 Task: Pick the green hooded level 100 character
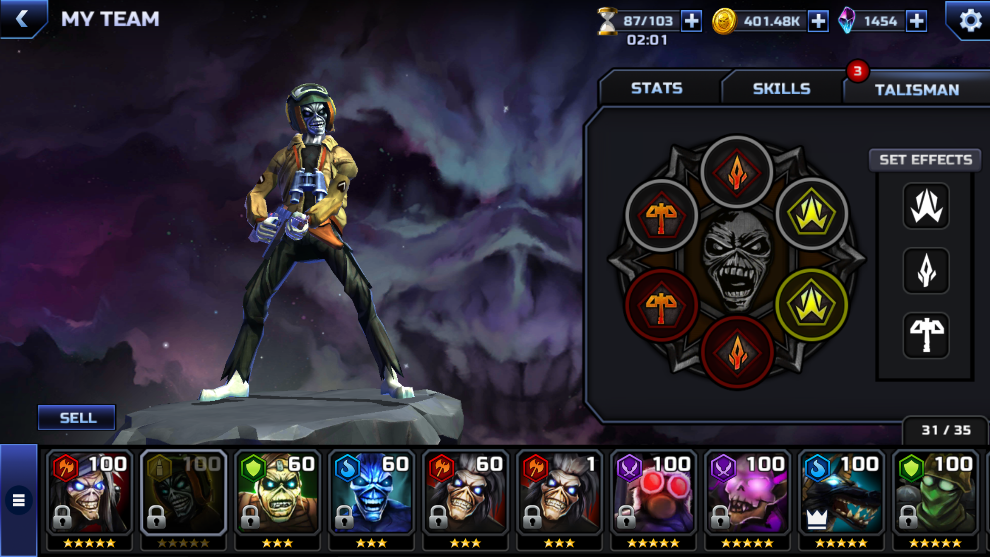(x=936, y=497)
